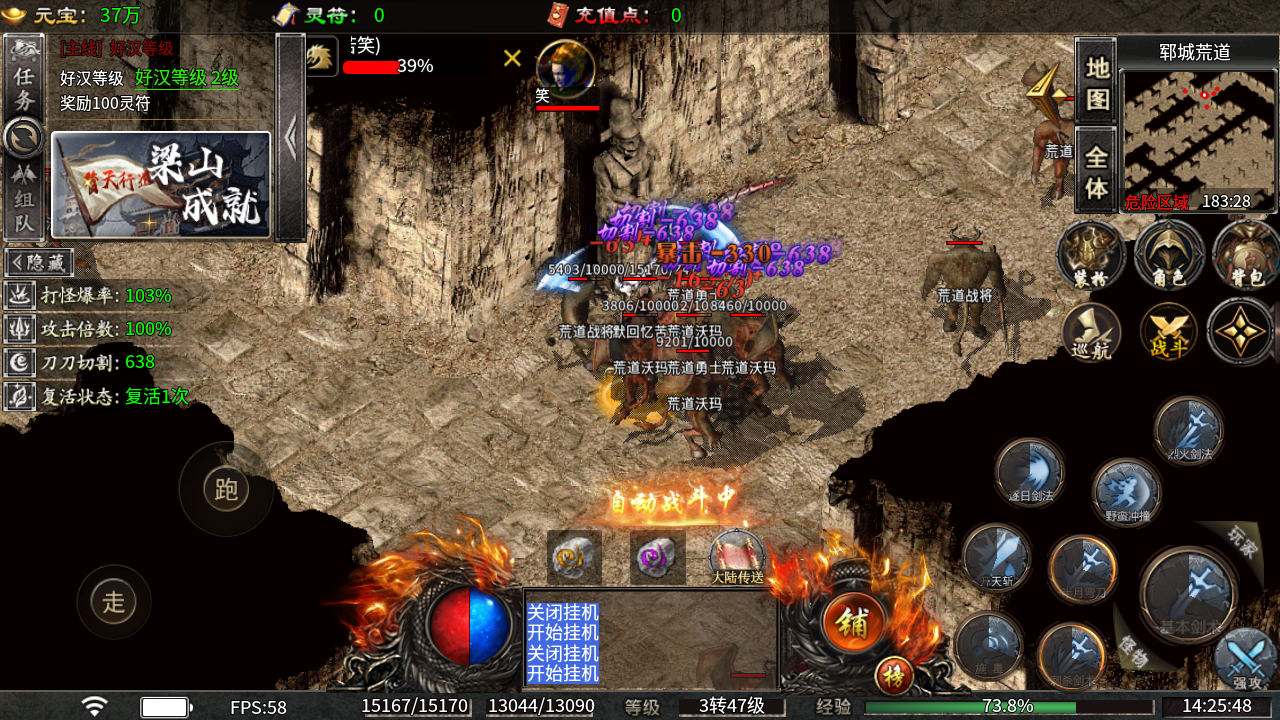
Task: Collapse the quest panel with the arrow
Action: click(291, 138)
